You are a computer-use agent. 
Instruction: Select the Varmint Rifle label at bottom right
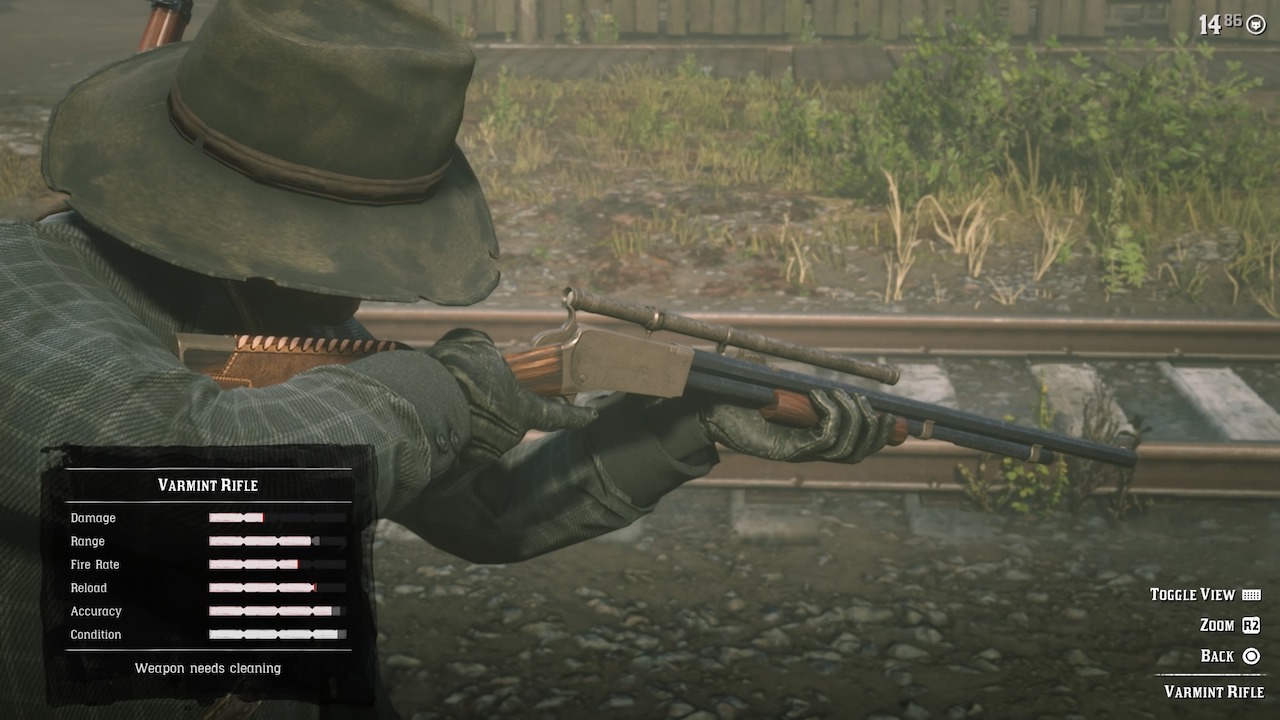click(1213, 691)
